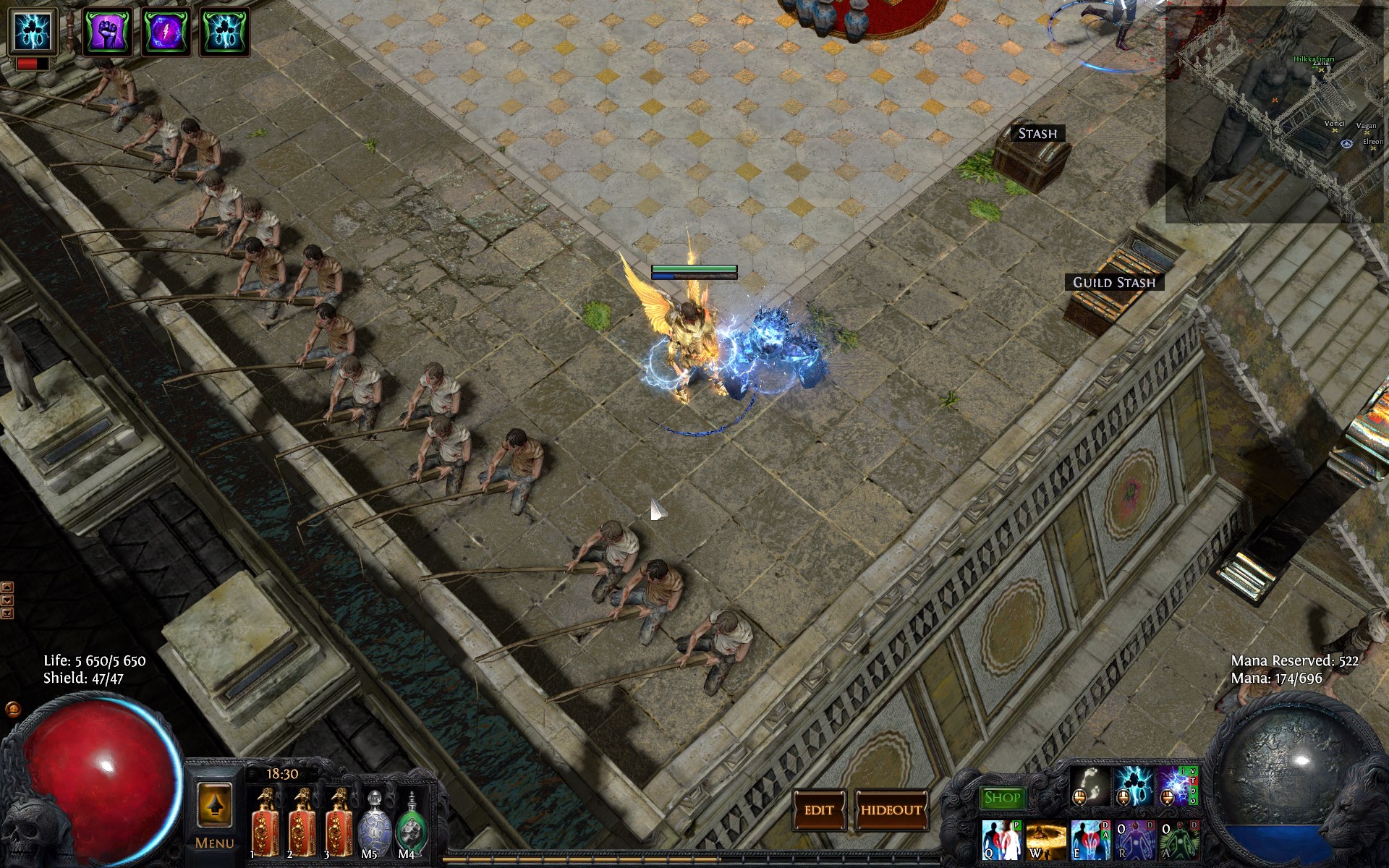The width and height of the screenshot is (1389, 868).
Task: Click the green Shop button
Action: point(1002,798)
